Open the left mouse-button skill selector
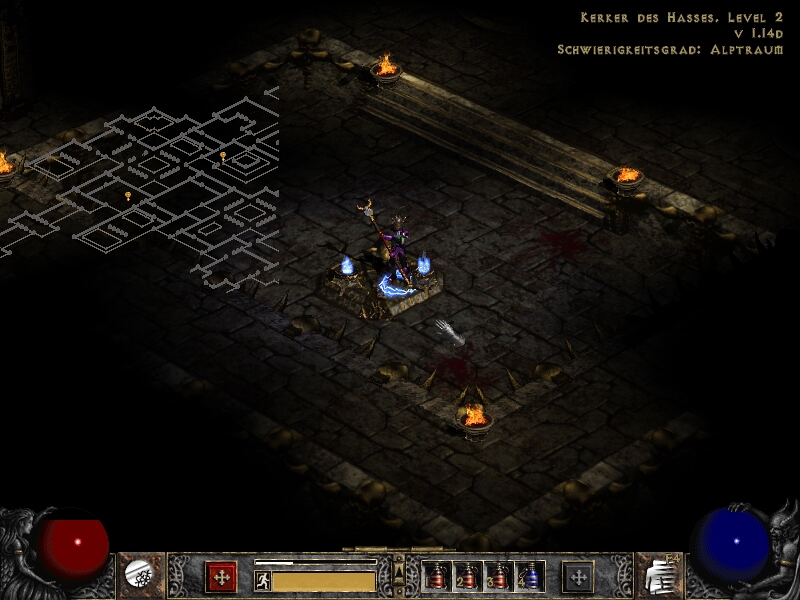The height and width of the screenshot is (600, 800). coord(138,575)
